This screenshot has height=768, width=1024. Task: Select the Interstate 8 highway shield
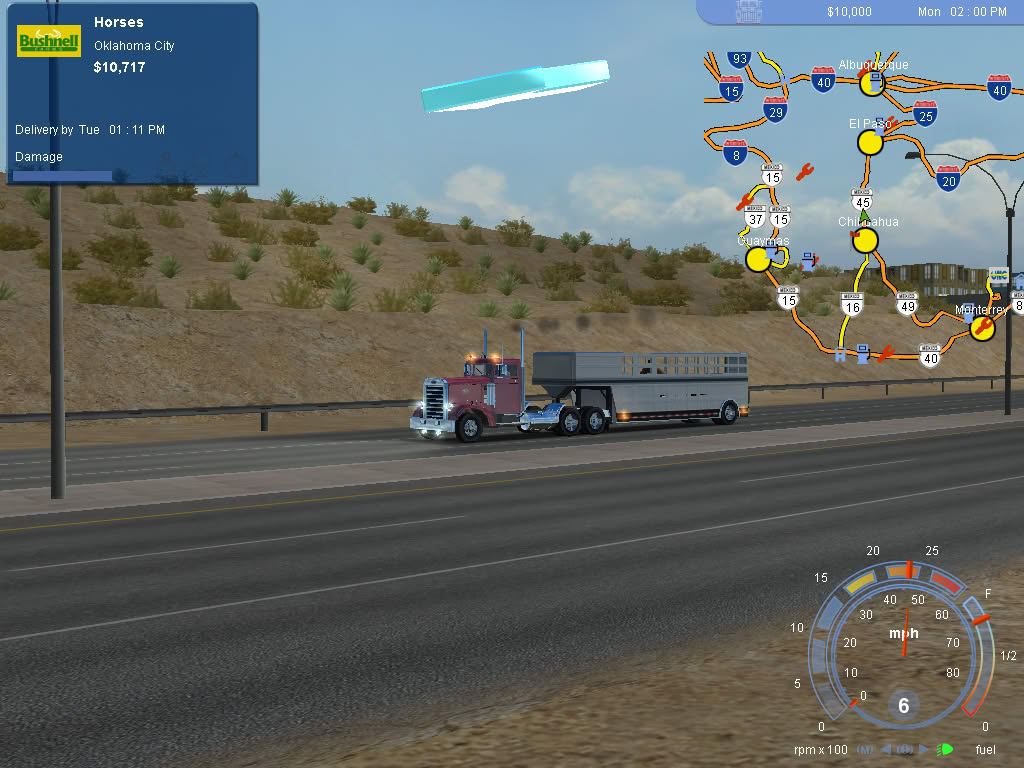[x=735, y=152]
